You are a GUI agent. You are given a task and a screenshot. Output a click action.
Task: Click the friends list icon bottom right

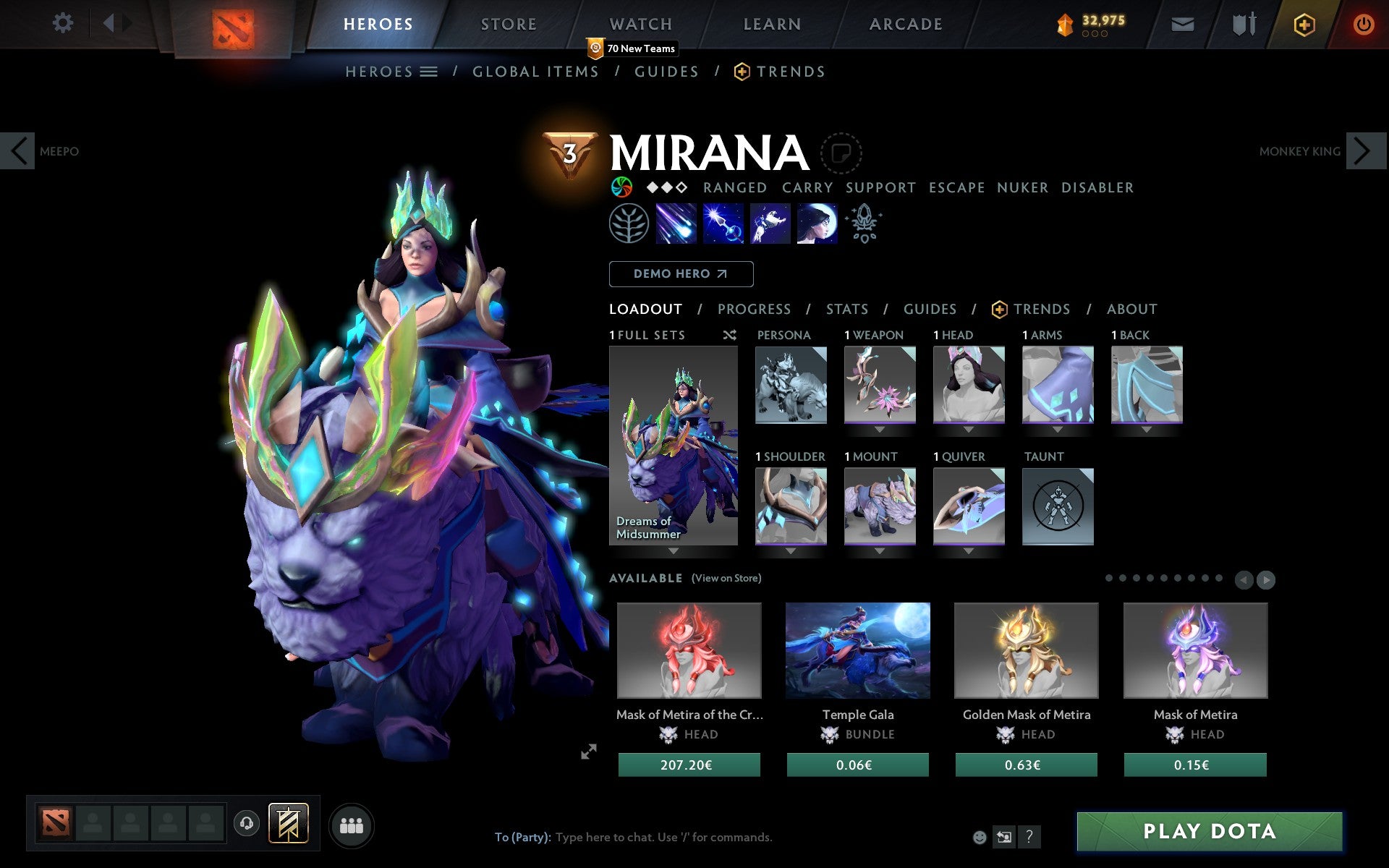coord(352,823)
